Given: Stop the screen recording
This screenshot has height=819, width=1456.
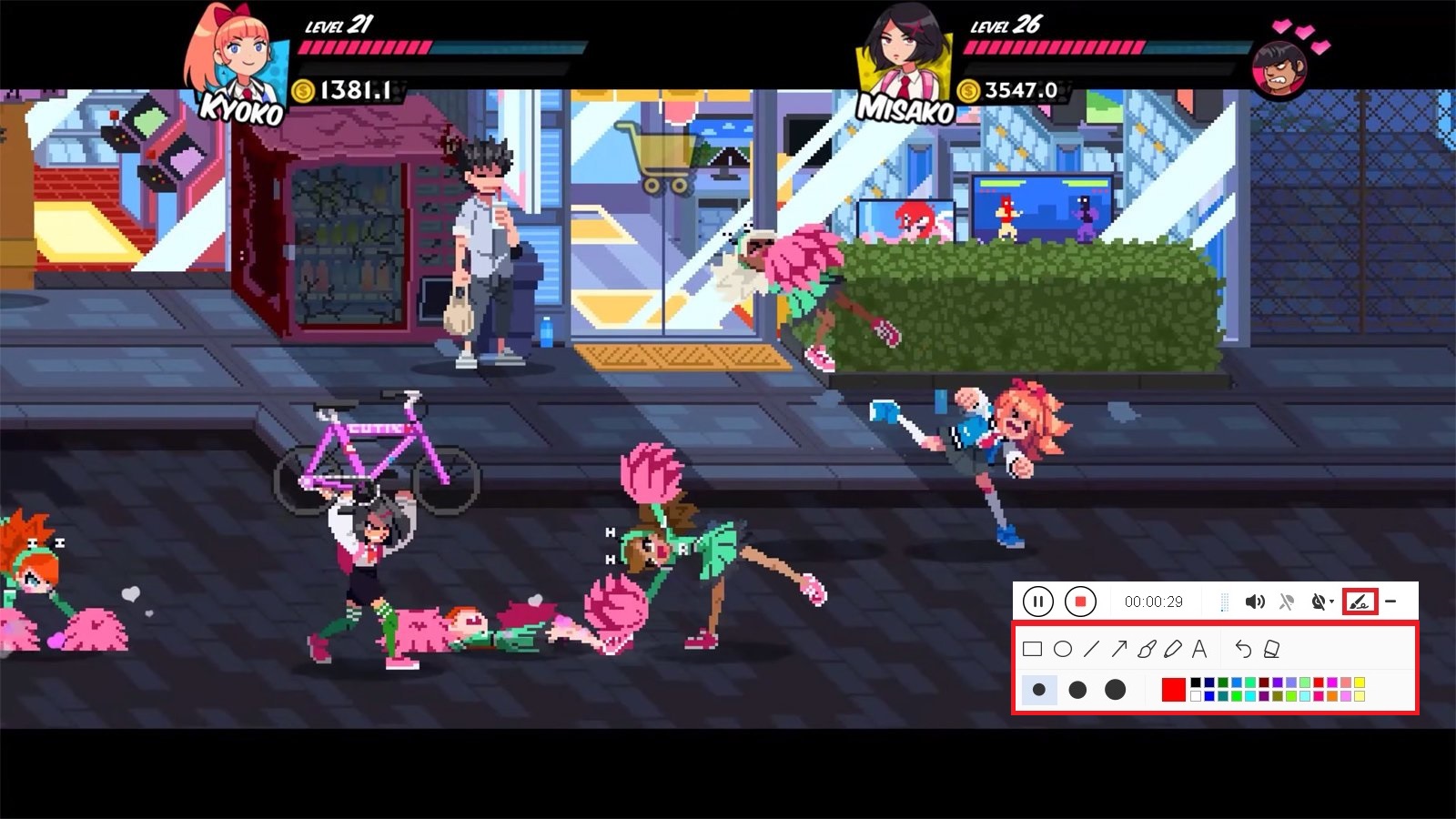Looking at the screenshot, I should click(x=1080, y=601).
